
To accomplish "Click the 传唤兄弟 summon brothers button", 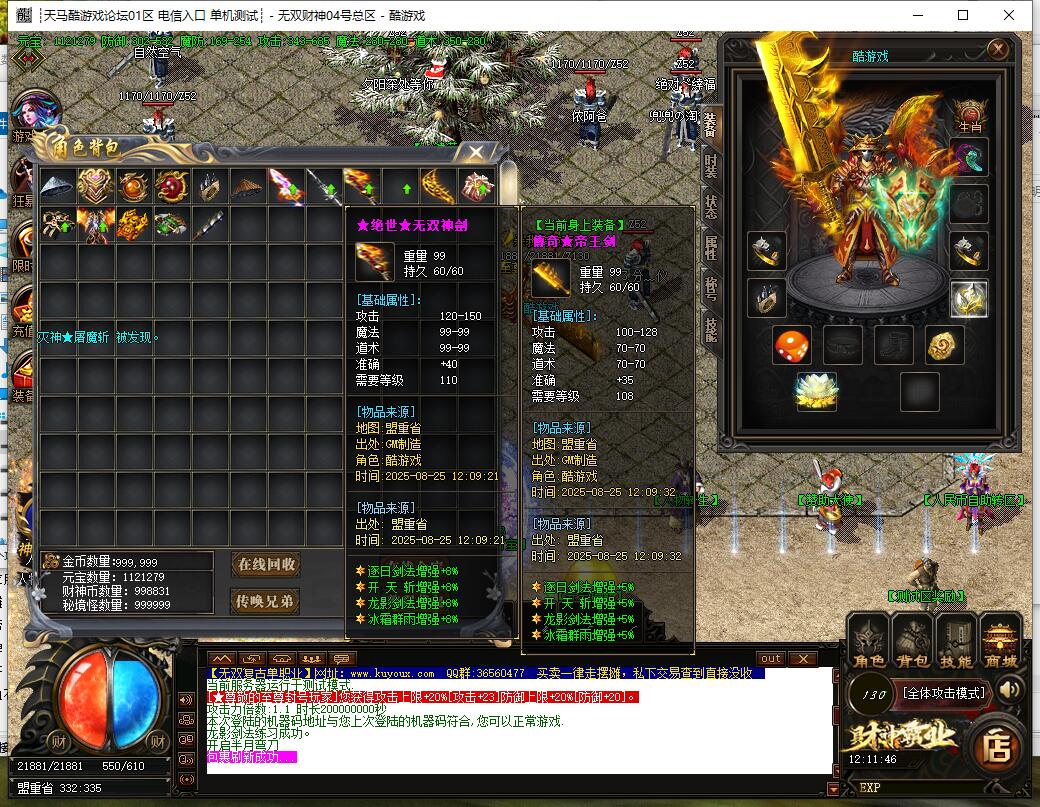I will pyautogui.click(x=266, y=601).
